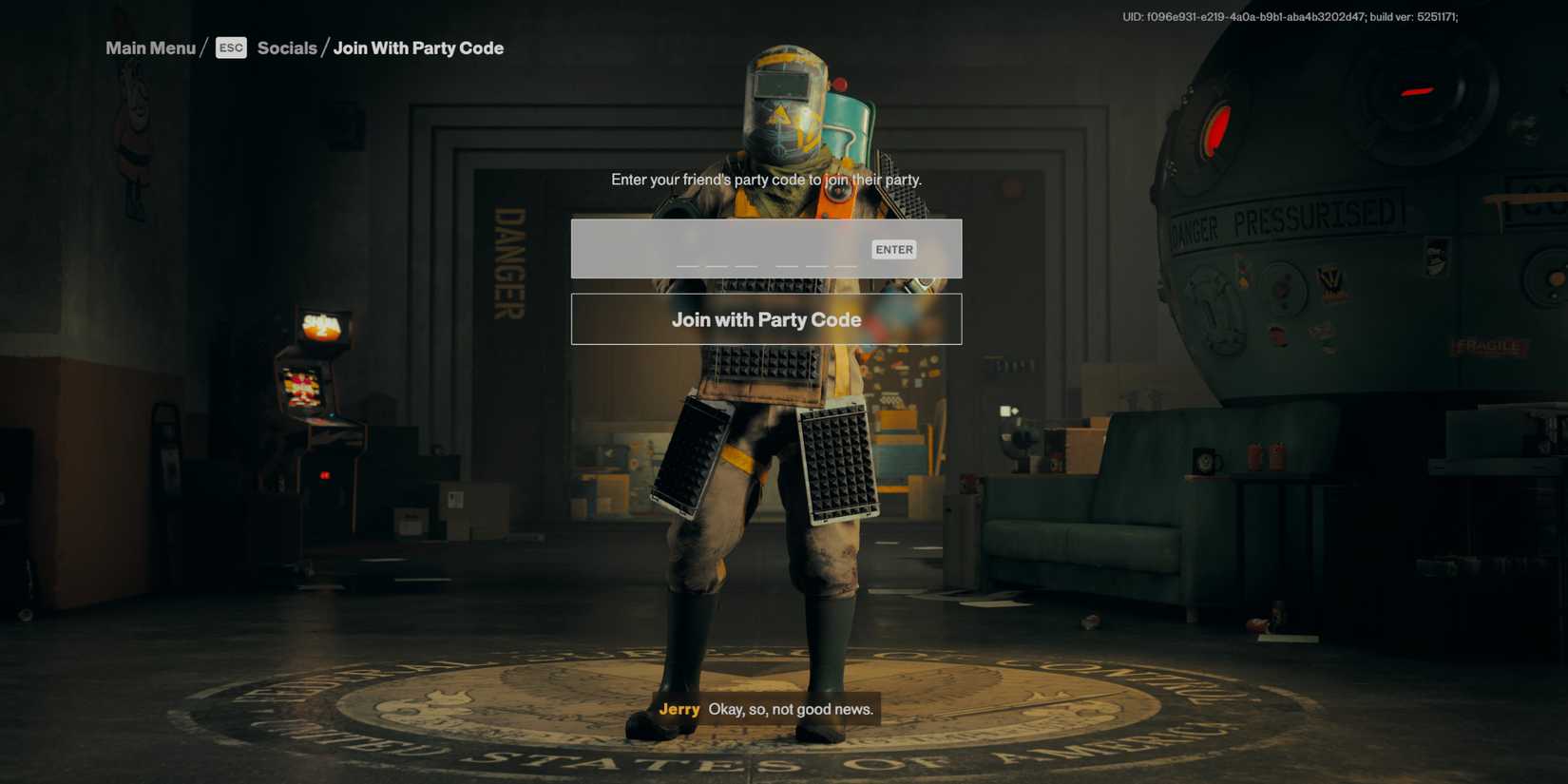Click the first party code character slot

tap(687, 264)
